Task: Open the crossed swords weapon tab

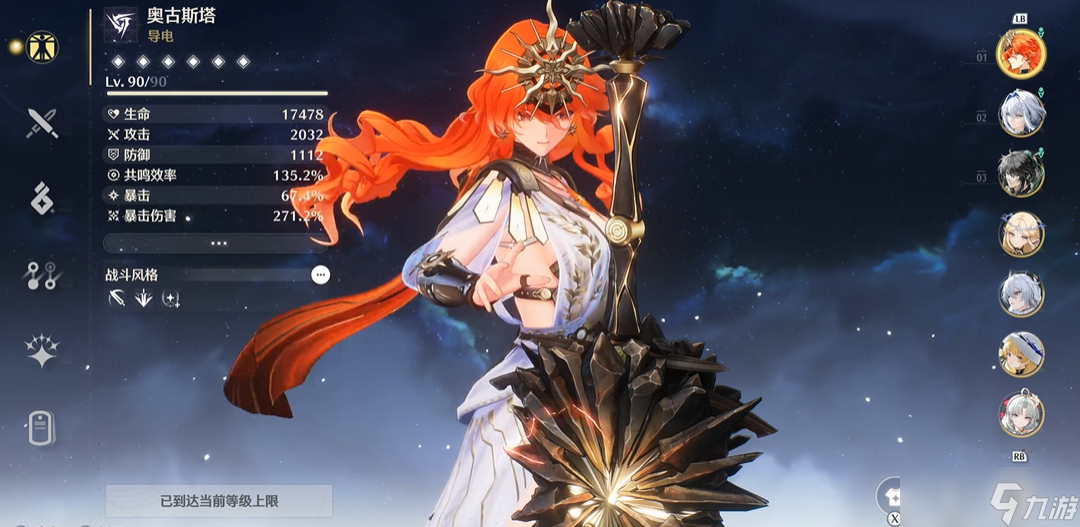Action: pos(42,123)
